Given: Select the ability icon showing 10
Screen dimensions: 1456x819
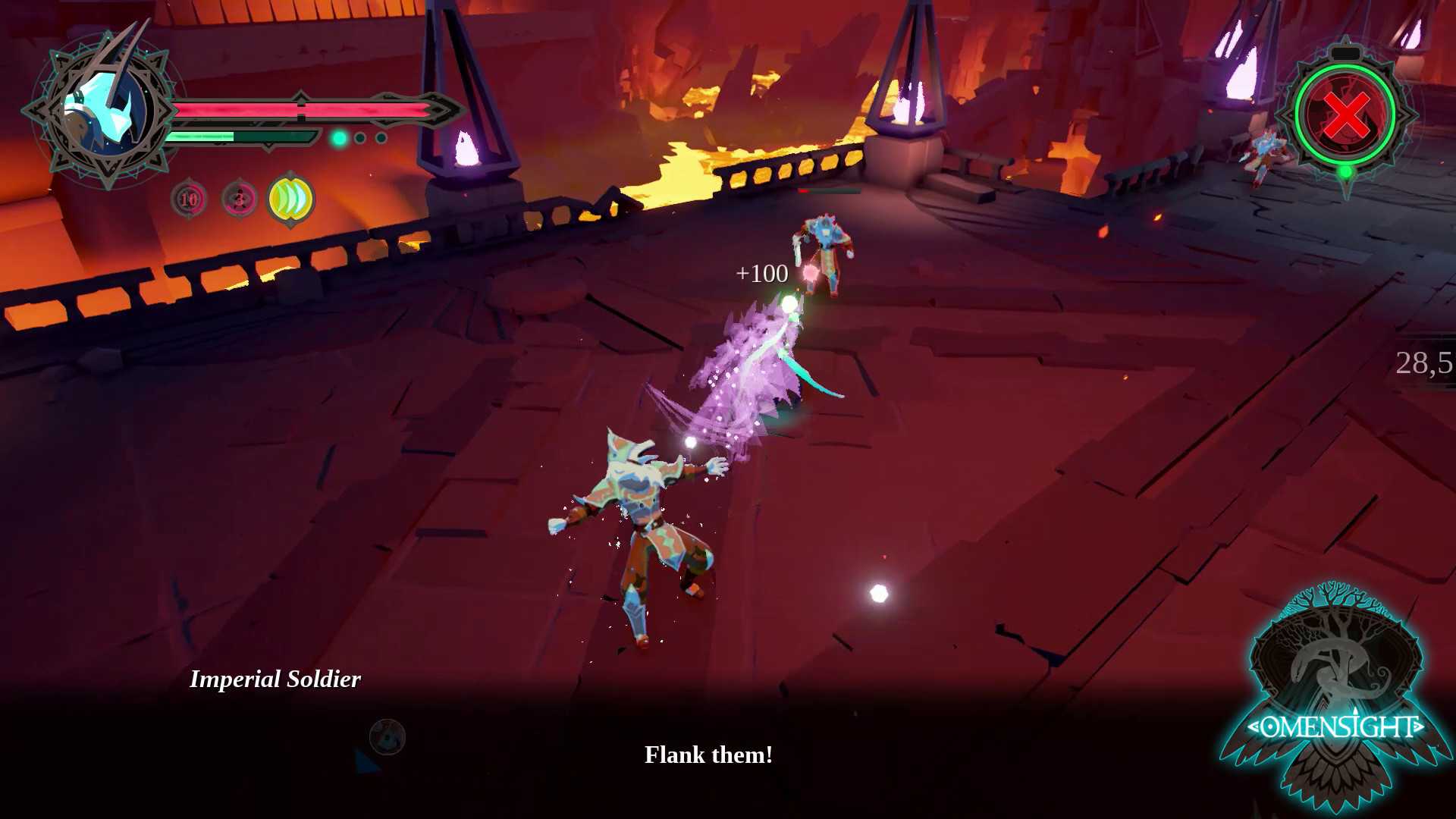Looking at the screenshot, I should [x=189, y=199].
